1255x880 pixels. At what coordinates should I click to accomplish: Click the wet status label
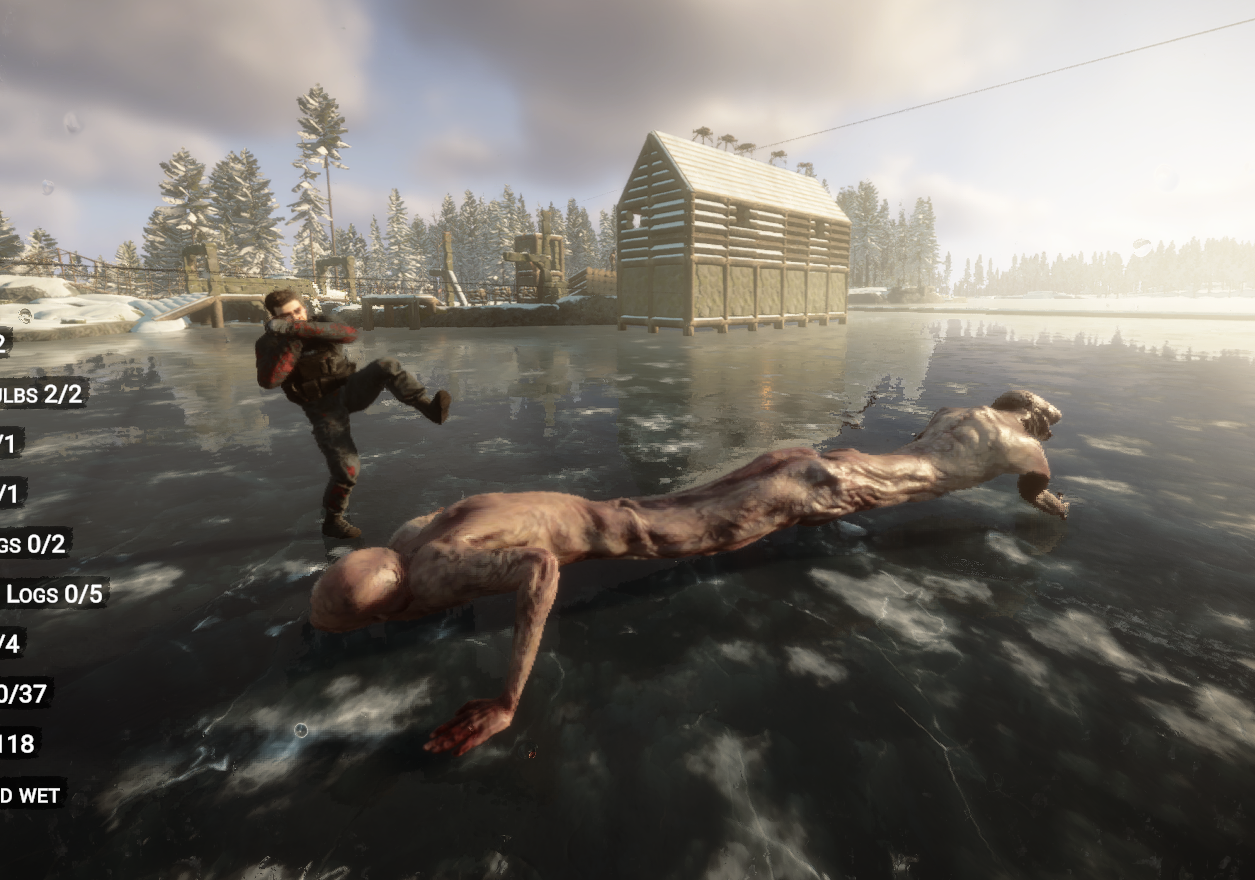(32, 795)
